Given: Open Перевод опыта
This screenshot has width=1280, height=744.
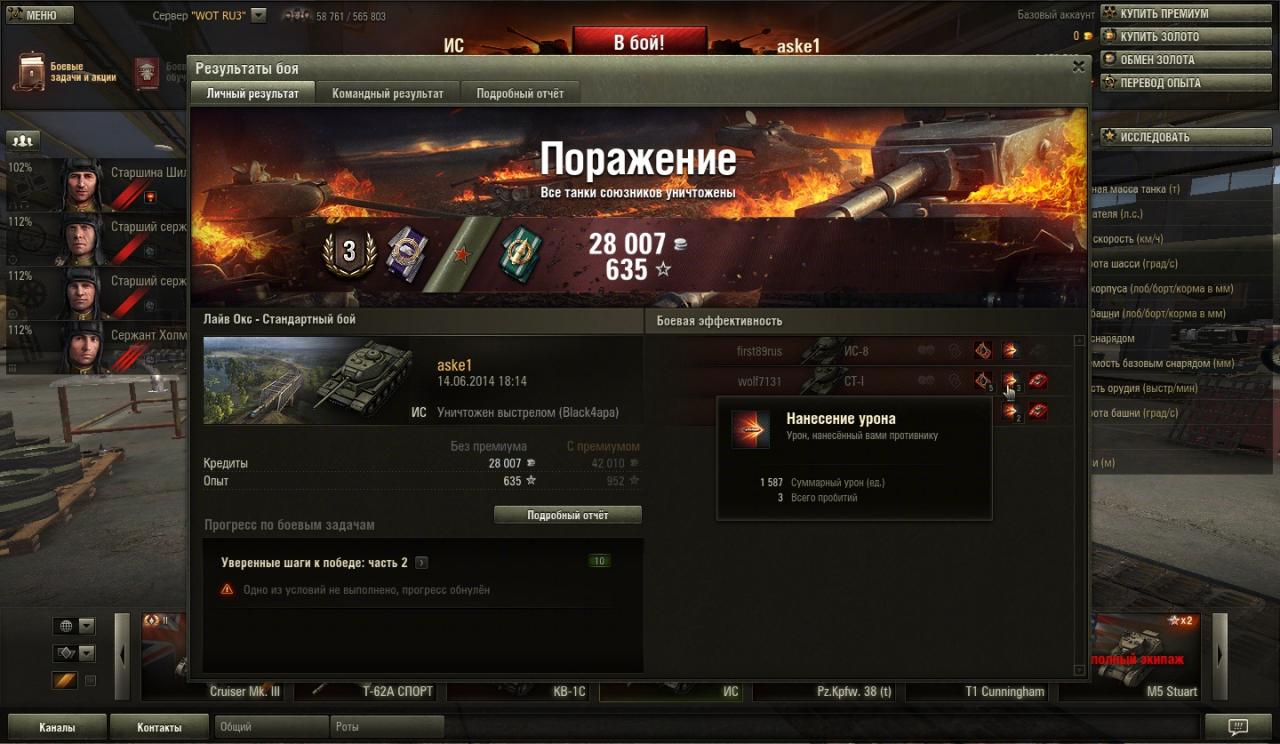Looking at the screenshot, I should (1164, 83).
